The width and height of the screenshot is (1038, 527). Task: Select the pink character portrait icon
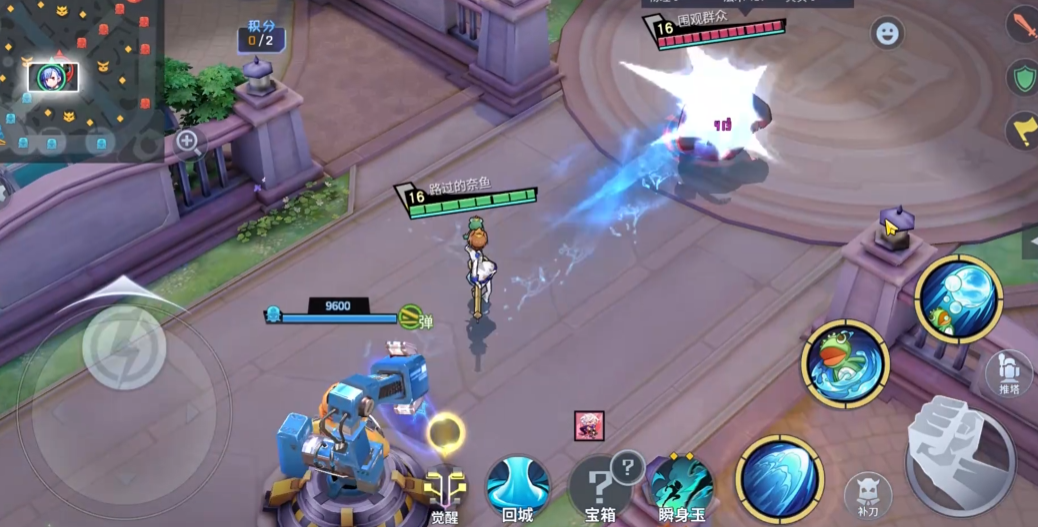[x=588, y=425]
